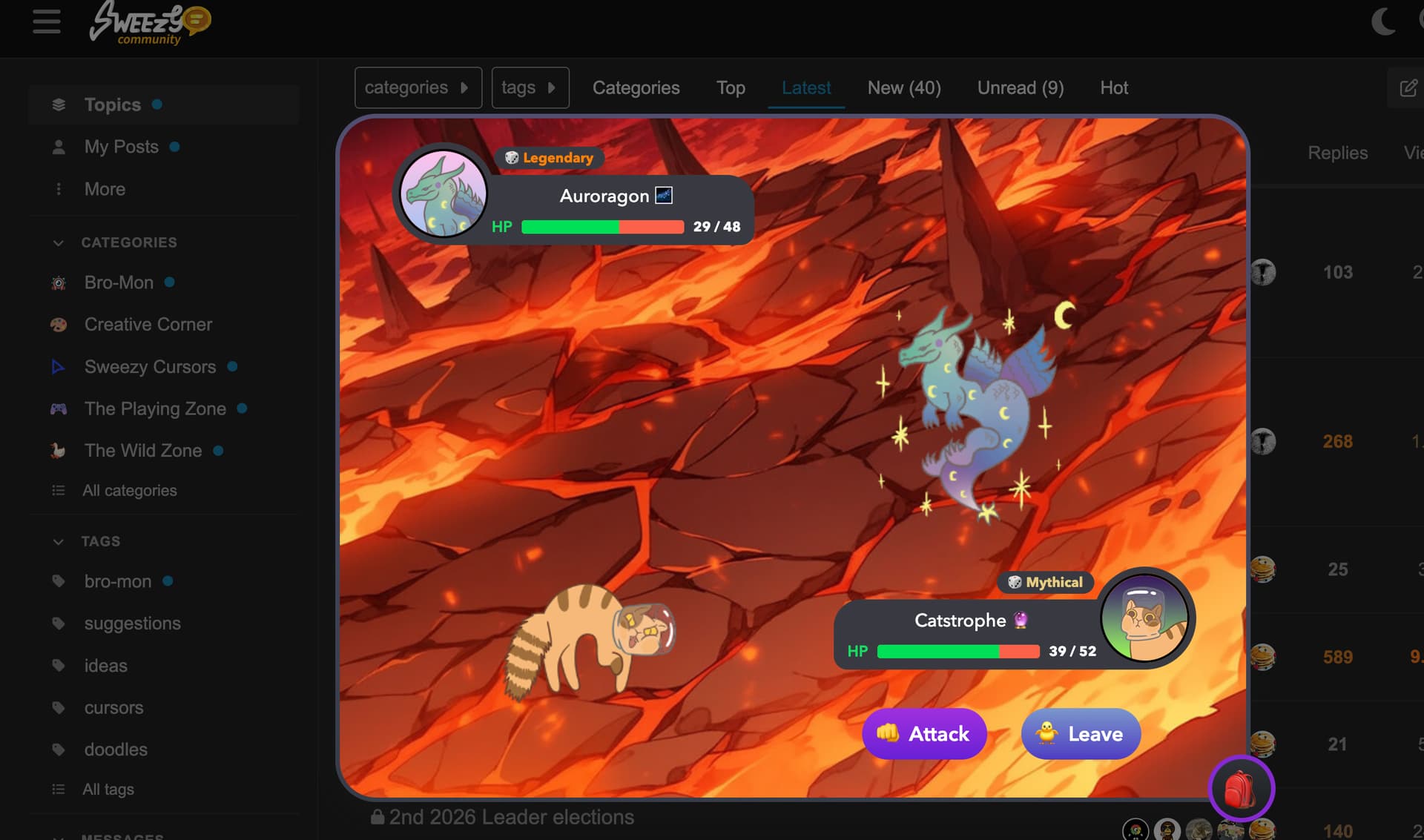
Task: View Unread (9) topics
Action: (1021, 87)
